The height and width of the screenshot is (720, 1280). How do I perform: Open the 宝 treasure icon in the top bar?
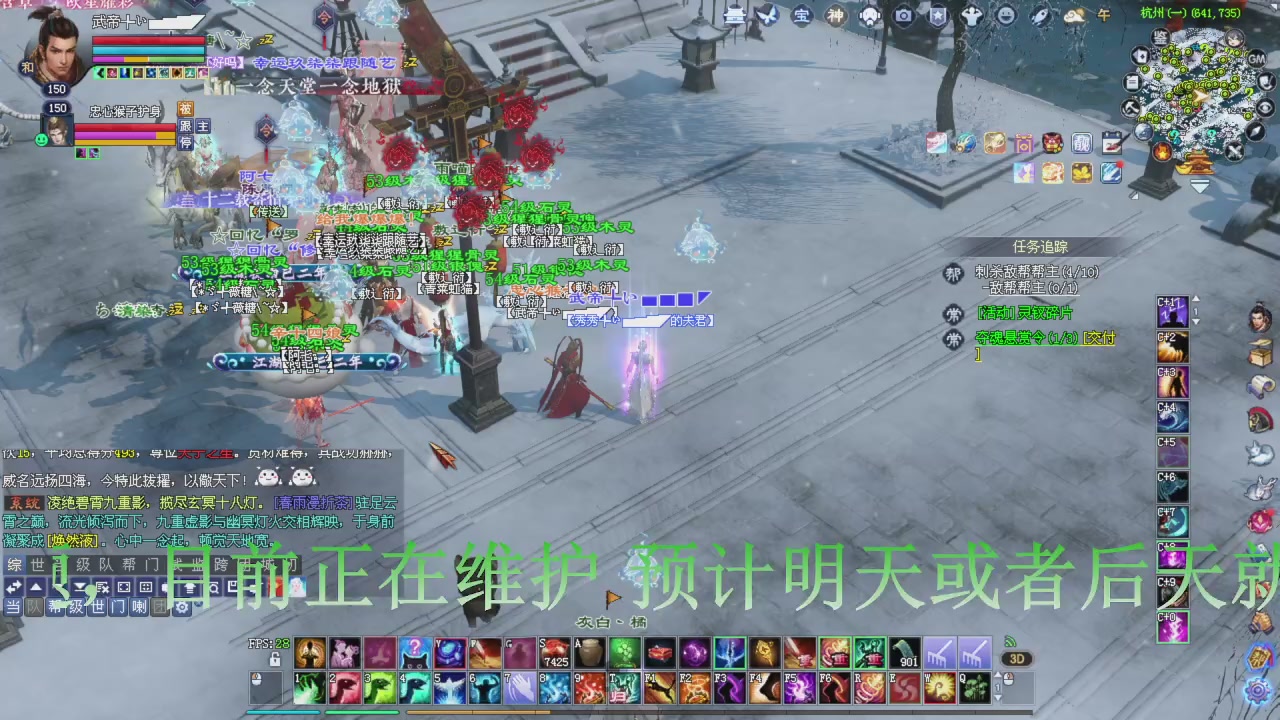tap(803, 16)
